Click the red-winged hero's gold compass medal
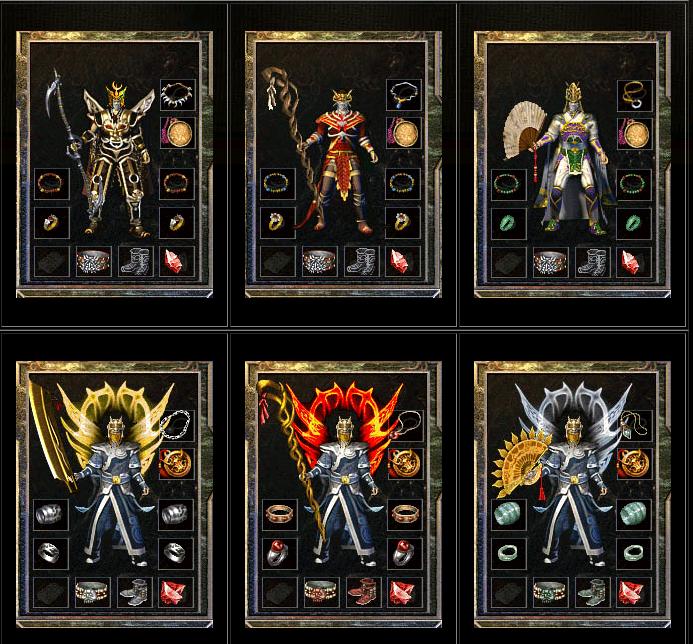 (x=405, y=463)
